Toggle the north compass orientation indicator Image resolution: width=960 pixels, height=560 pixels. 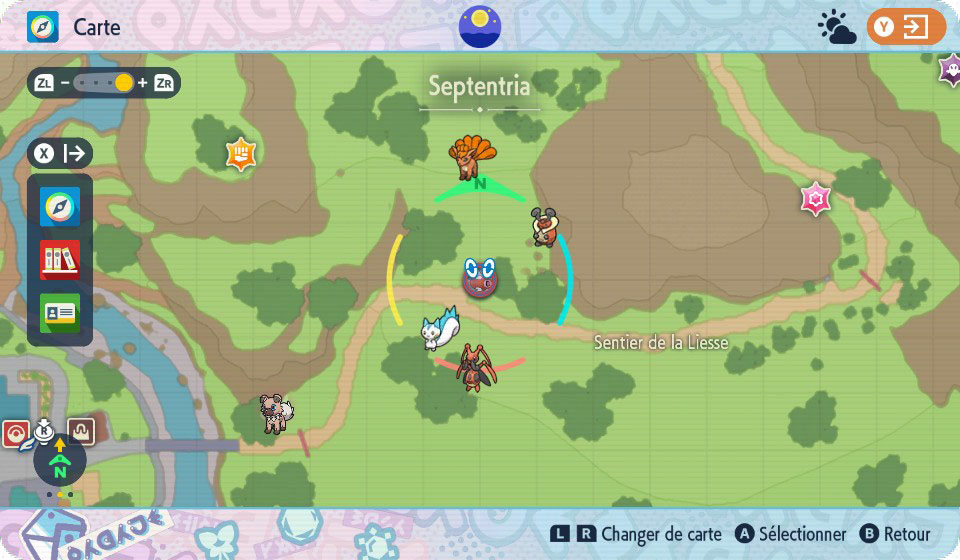pos(60,461)
